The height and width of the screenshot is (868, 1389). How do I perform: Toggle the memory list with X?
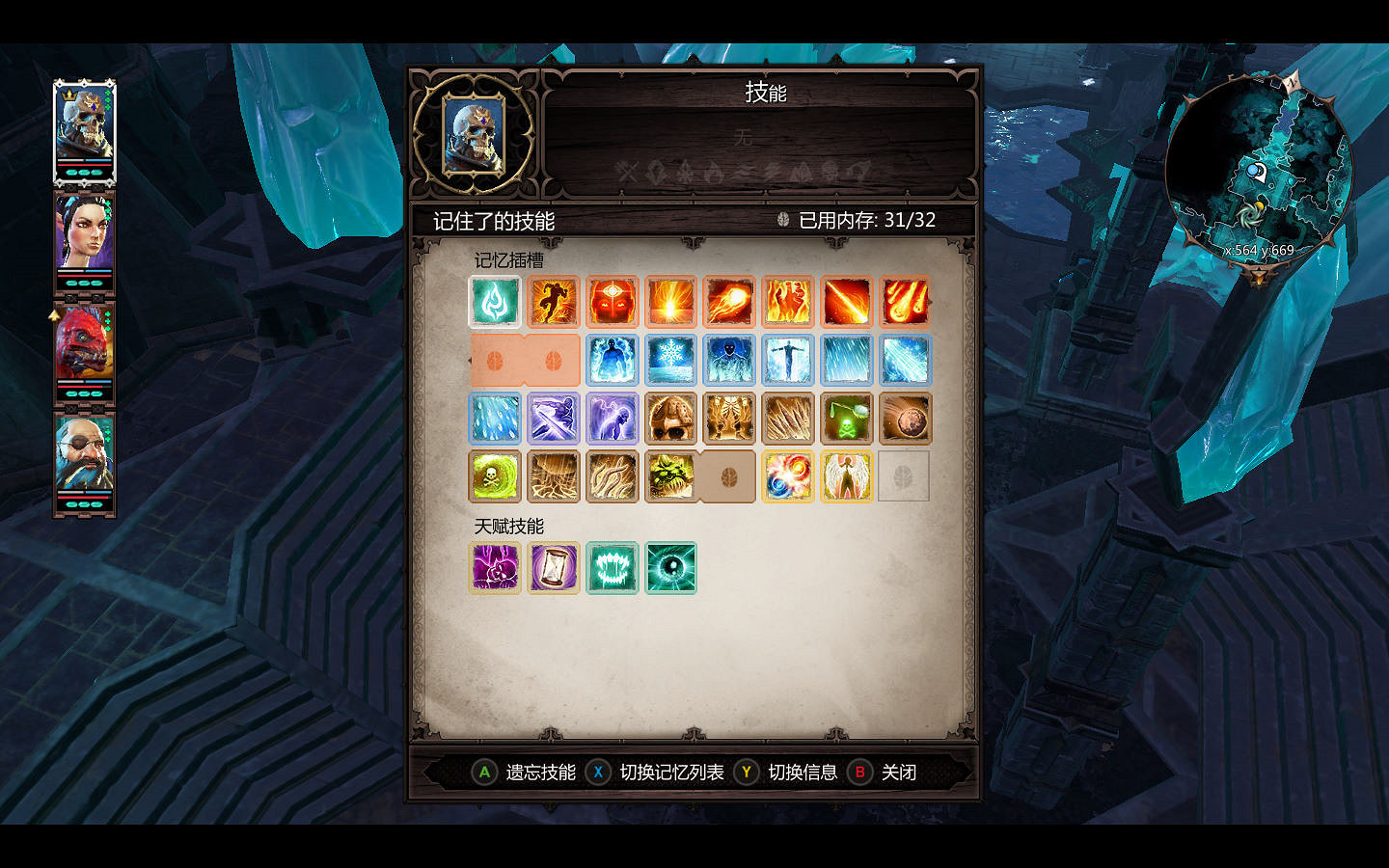639,772
